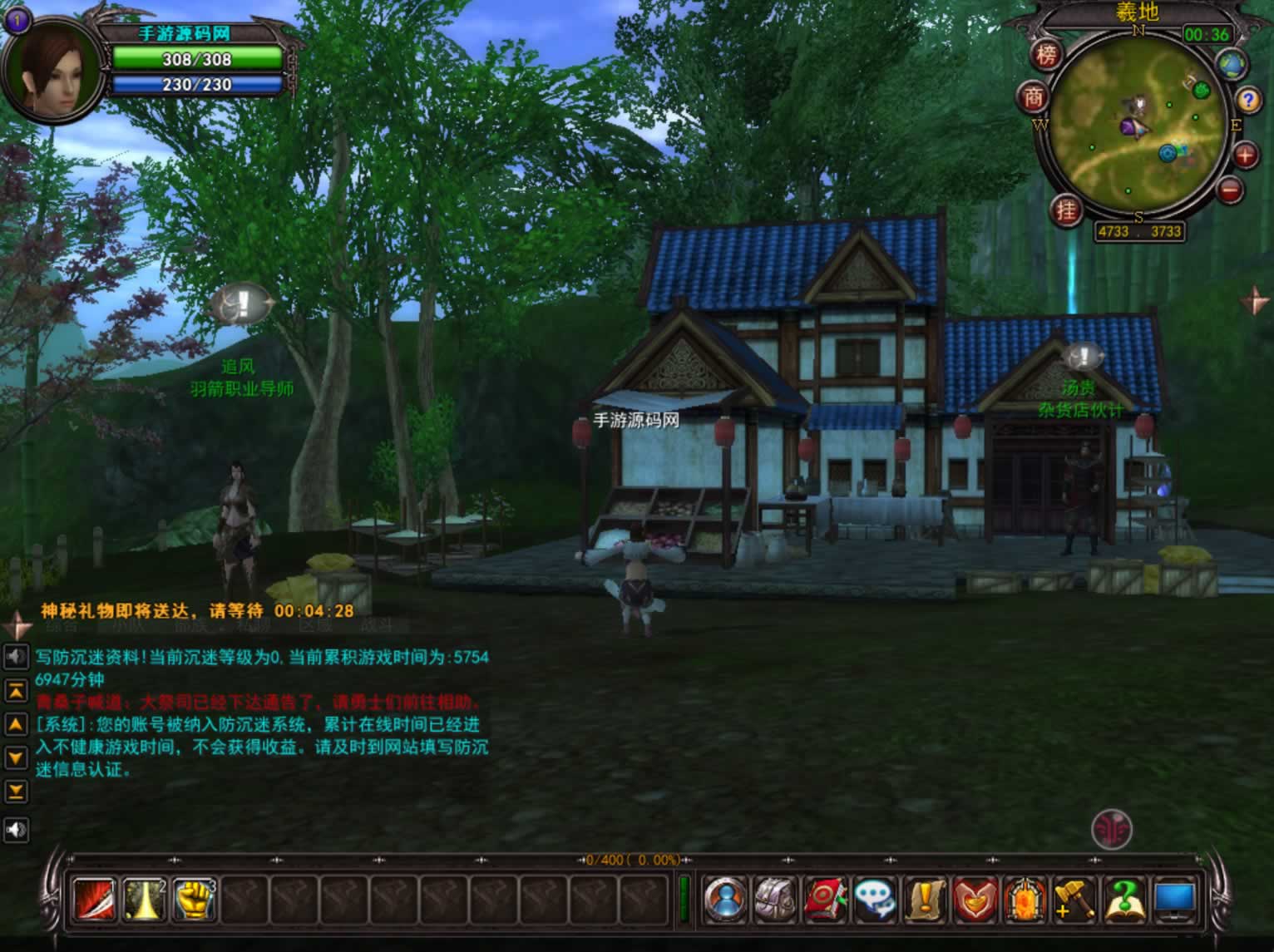Open the 商 shop button
The image size is (1274, 952).
click(1034, 97)
